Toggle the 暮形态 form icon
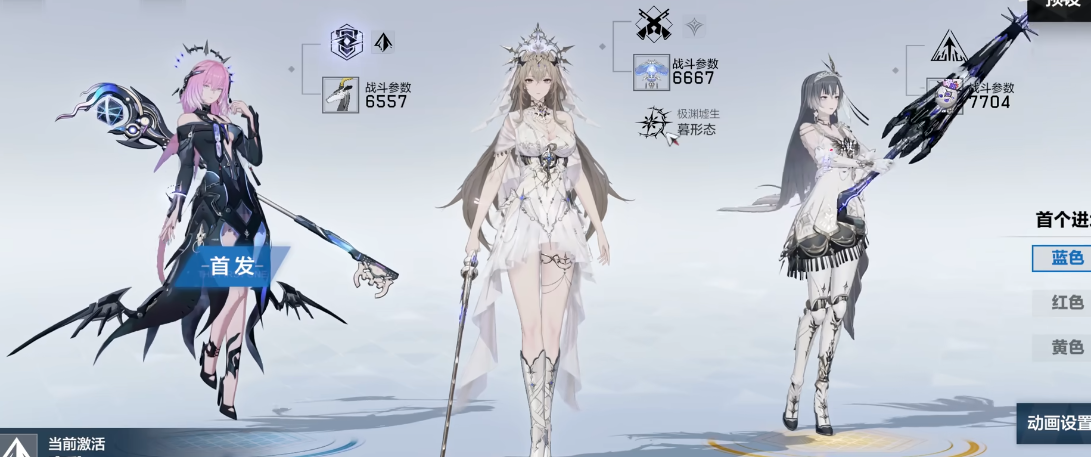The height and width of the screenshot is (457, 1091). [x=656, y=123]
